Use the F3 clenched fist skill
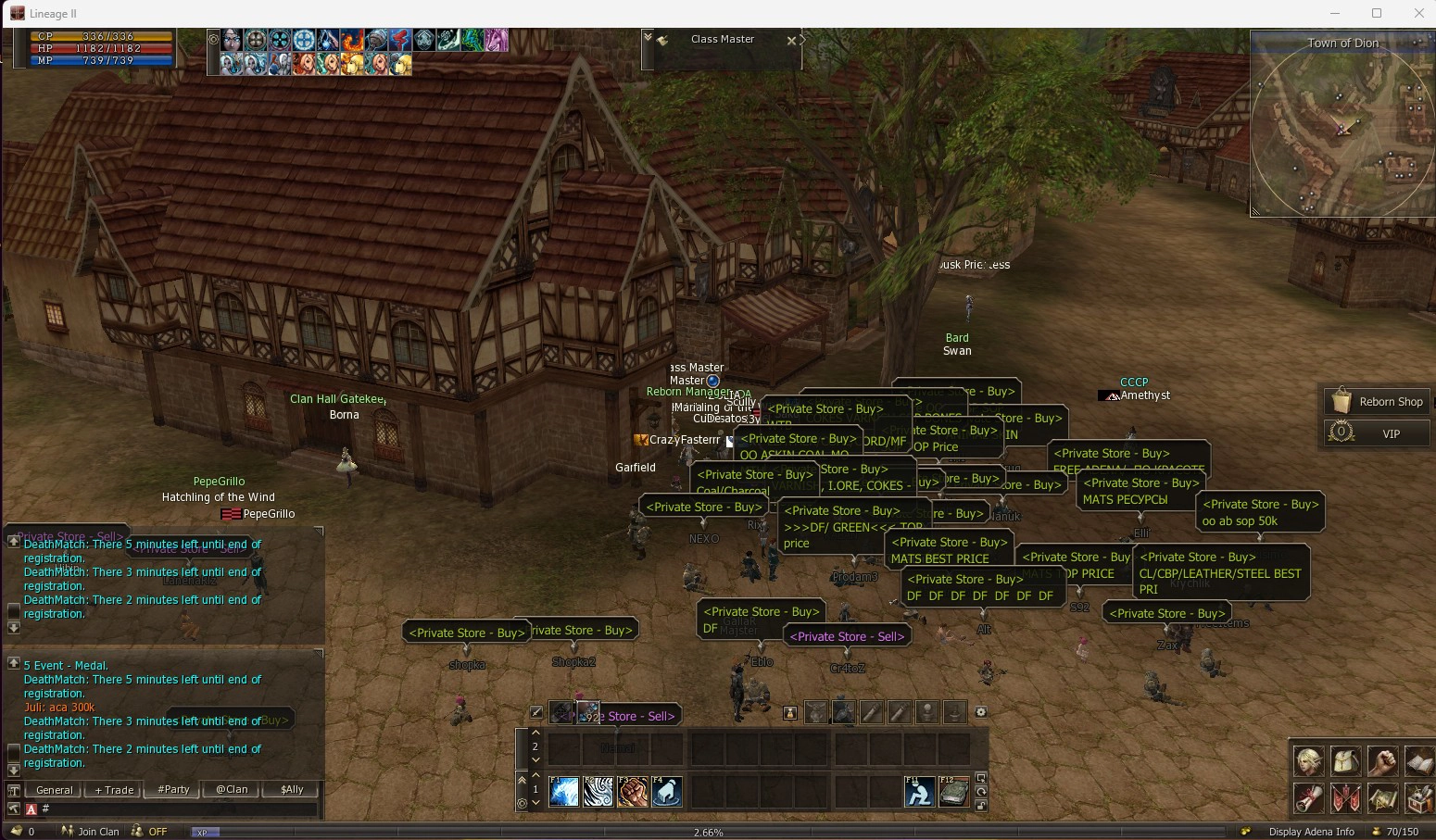1436x840 pixels. (x=633, y=792)
